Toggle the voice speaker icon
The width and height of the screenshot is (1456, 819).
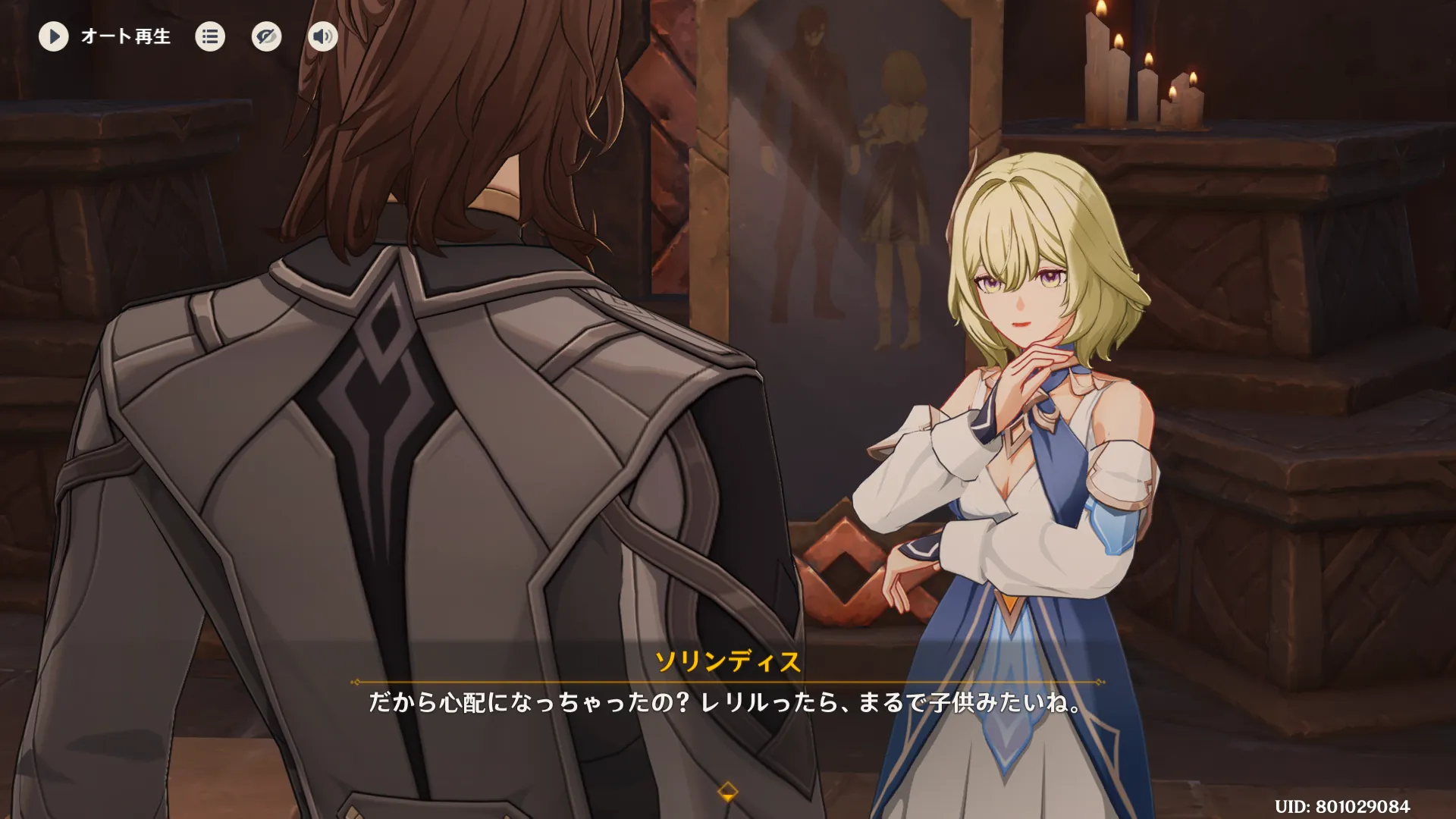[x=322, y=36]
